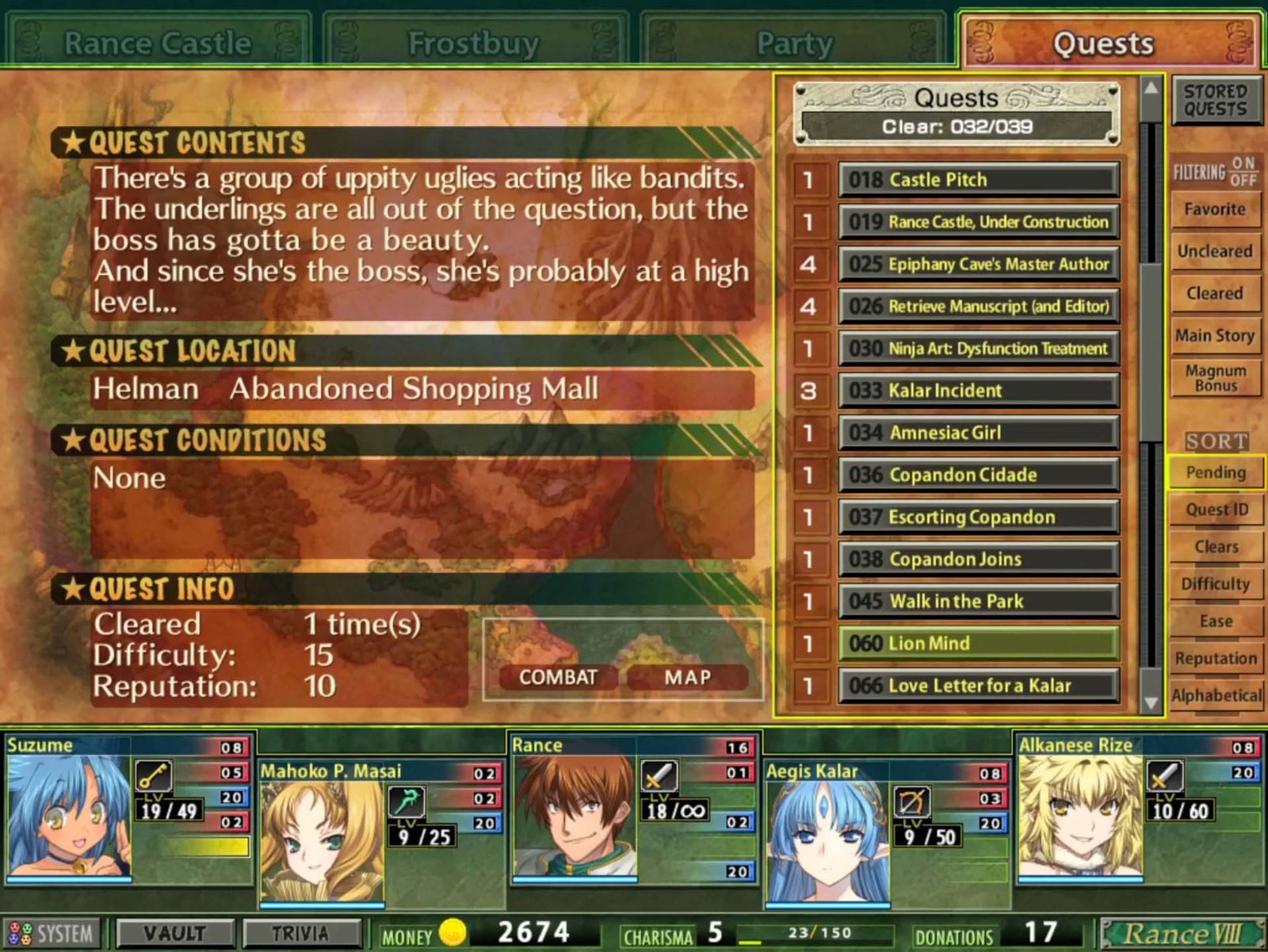Choose the Kalar Incident quest
Image resolution: width=1268 pixels, height=952 pixels.
click(x=979, y=391)
